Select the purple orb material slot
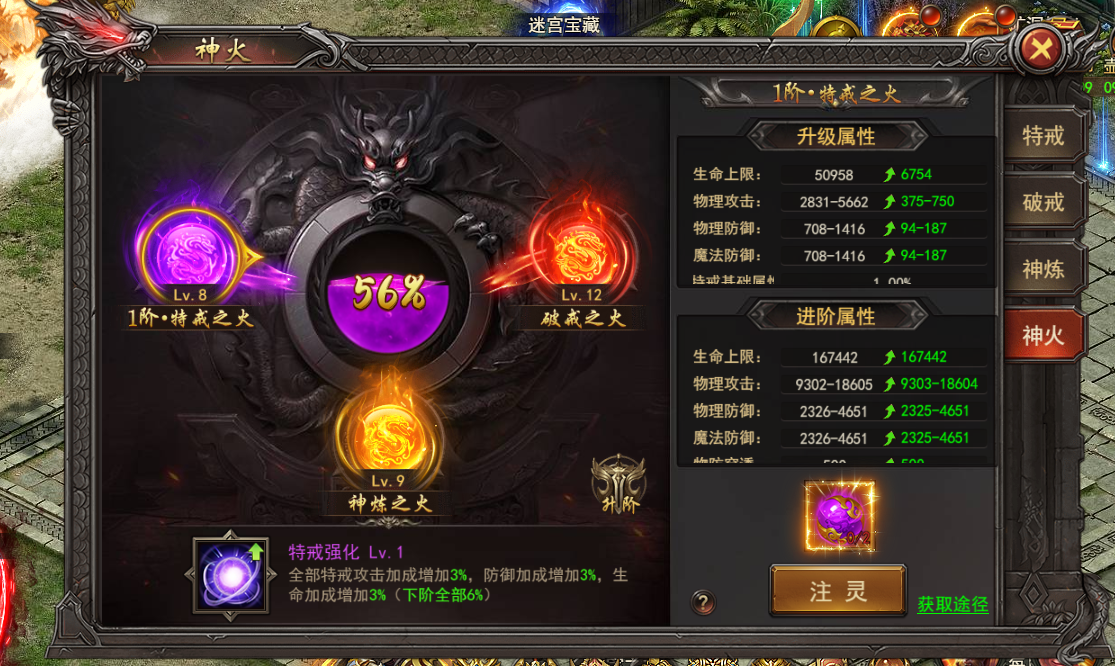Screen dimensions: 1115x666 tap(839, 515)
